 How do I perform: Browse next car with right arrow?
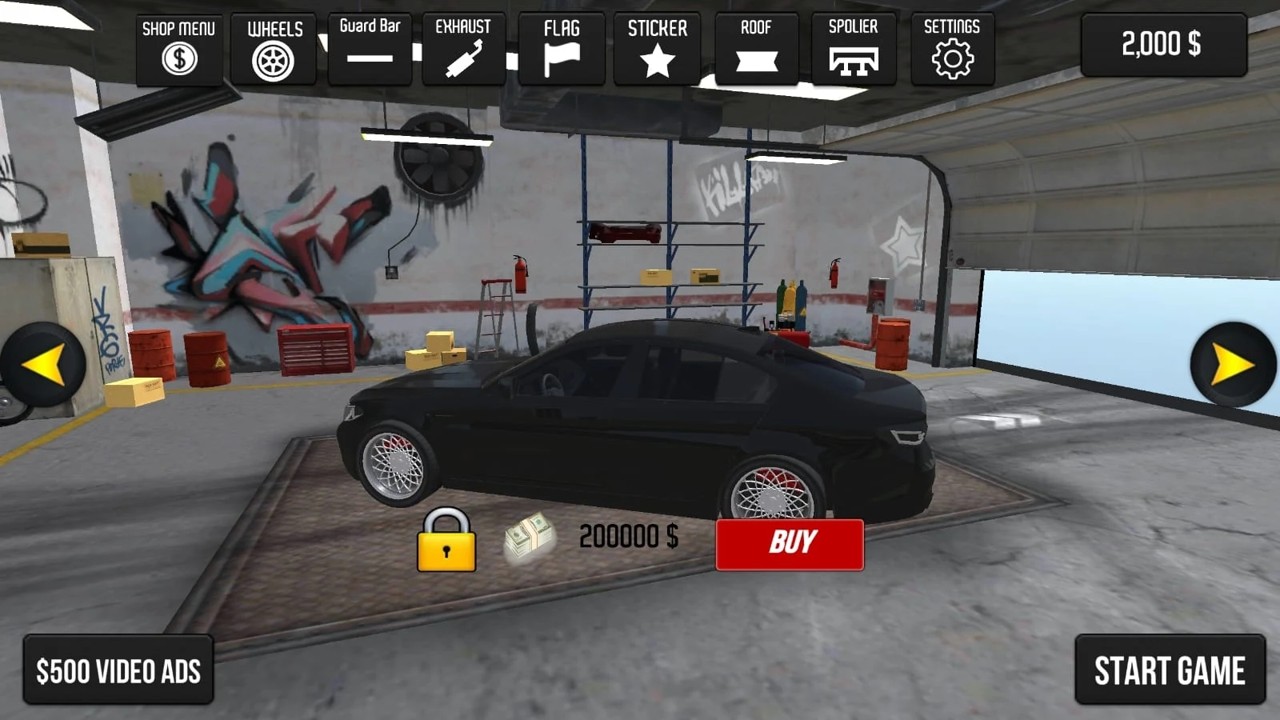(x=1233, y=362)
